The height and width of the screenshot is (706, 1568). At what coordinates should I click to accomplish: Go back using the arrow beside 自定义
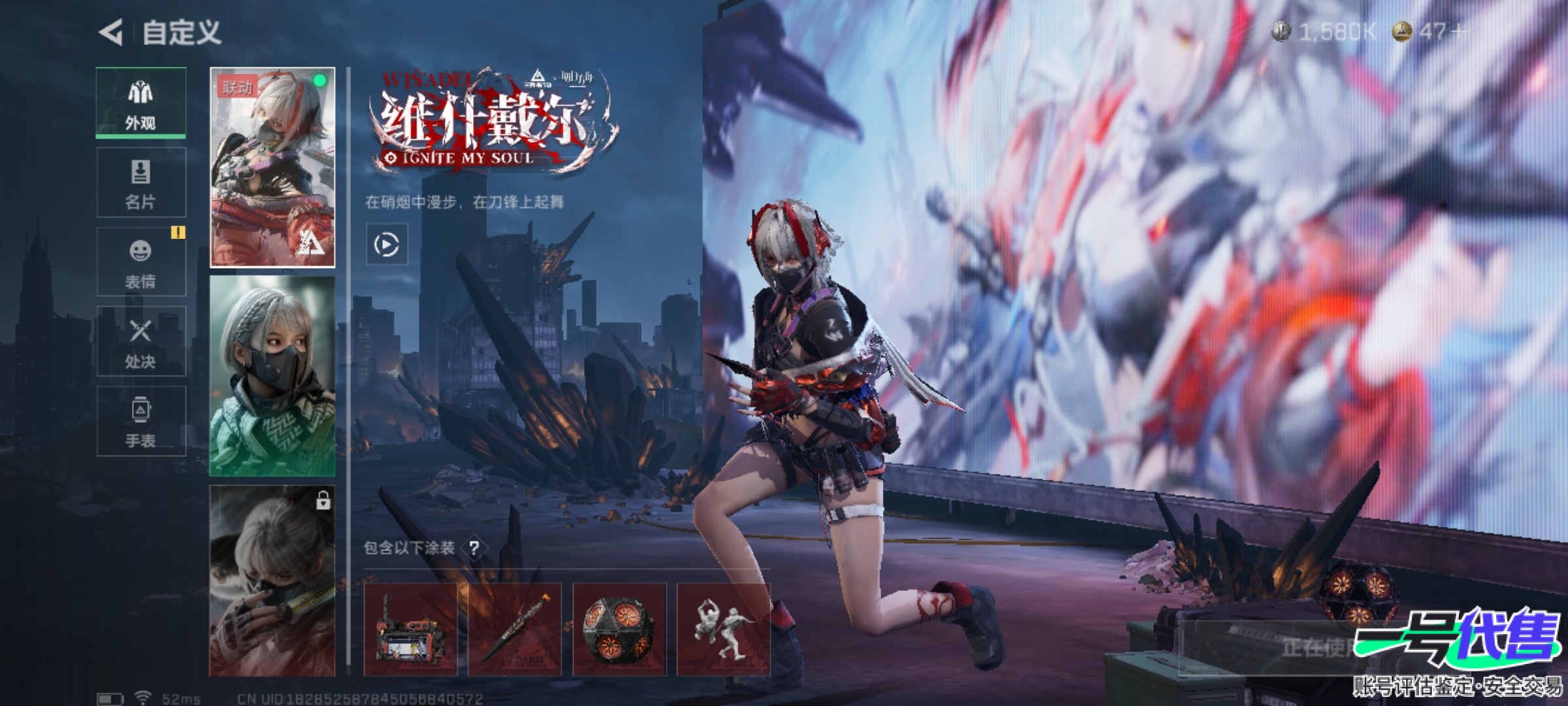coord(111,33)
